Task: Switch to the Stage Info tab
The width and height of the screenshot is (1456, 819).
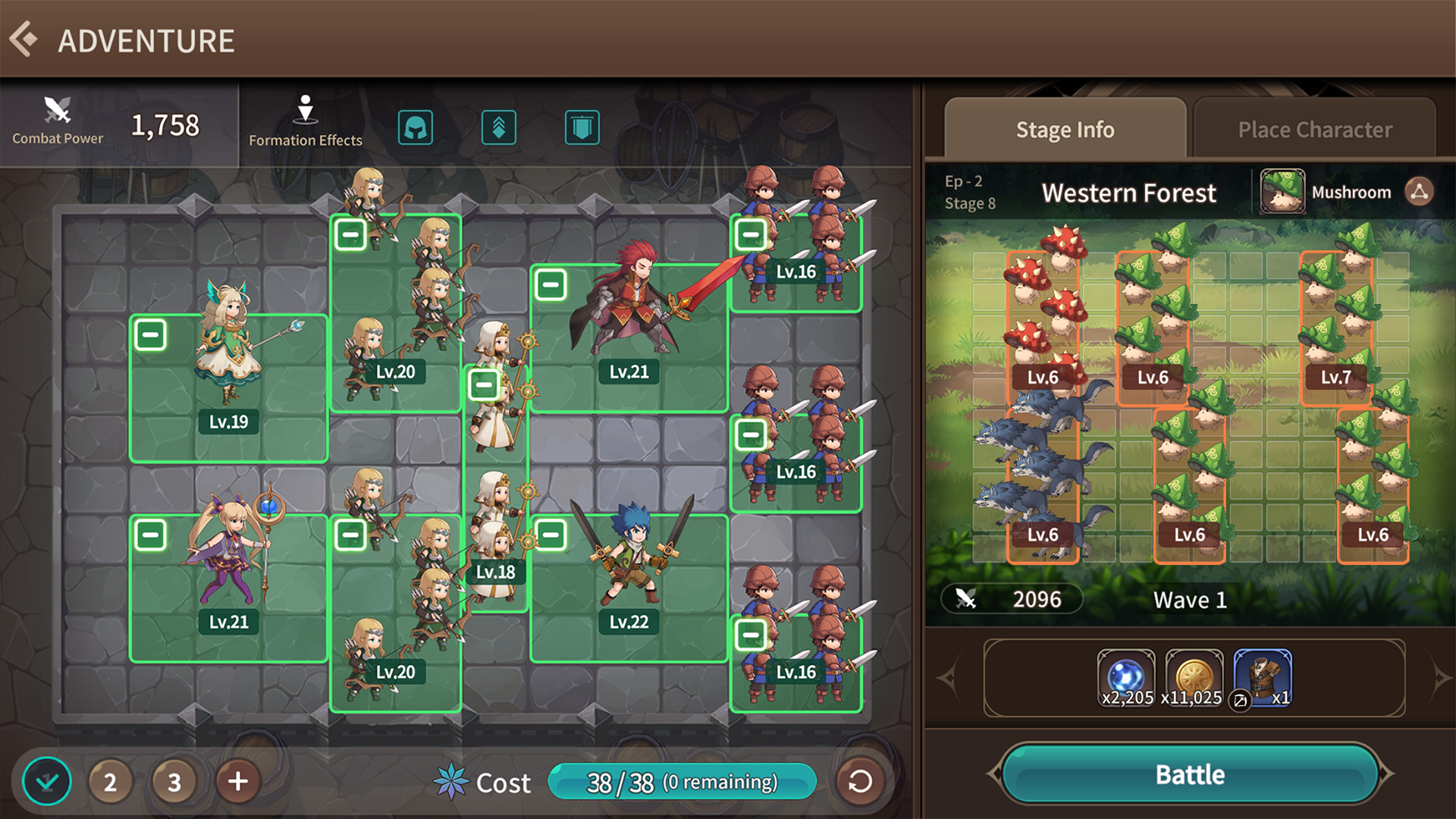Action: [1065, 129]
